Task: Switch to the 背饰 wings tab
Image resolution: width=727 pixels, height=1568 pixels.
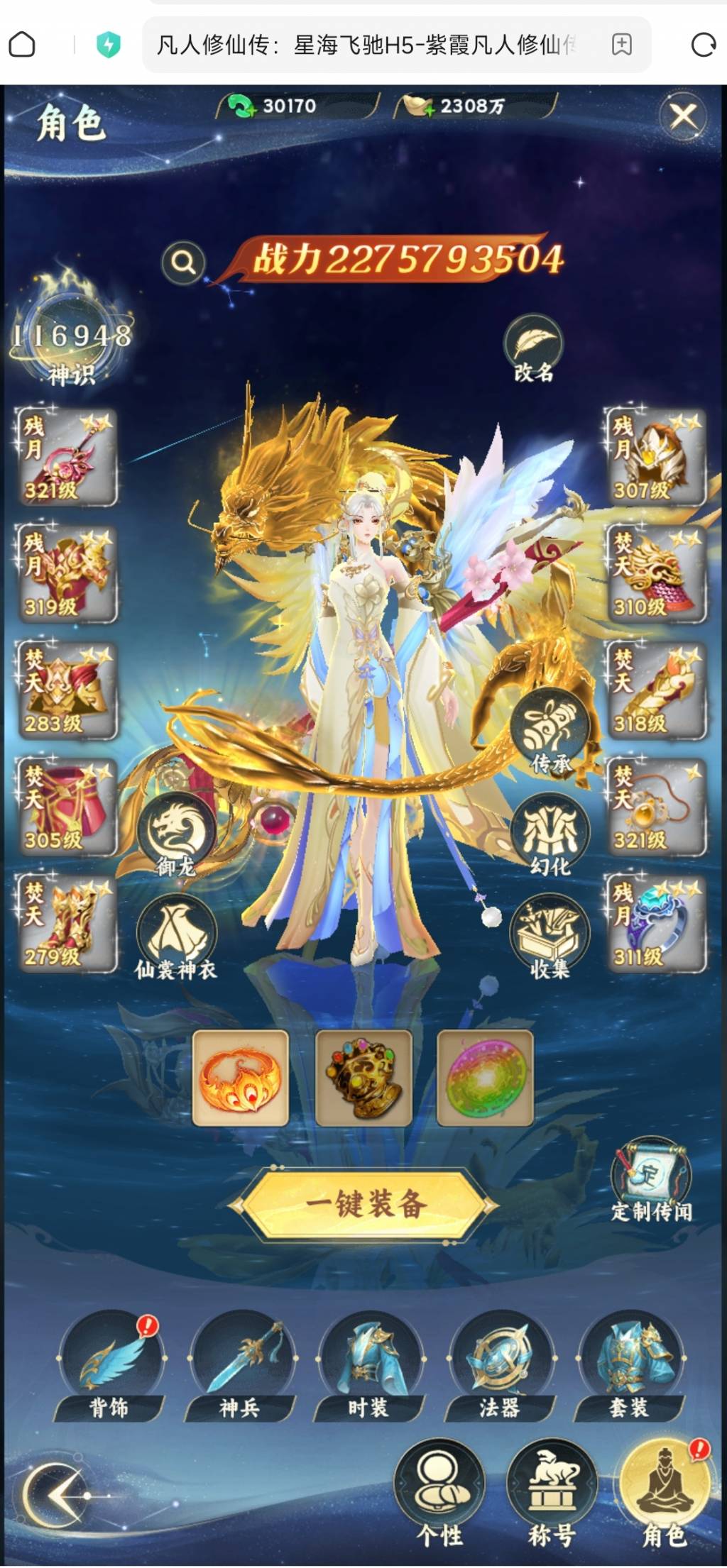Action: 110,1366
